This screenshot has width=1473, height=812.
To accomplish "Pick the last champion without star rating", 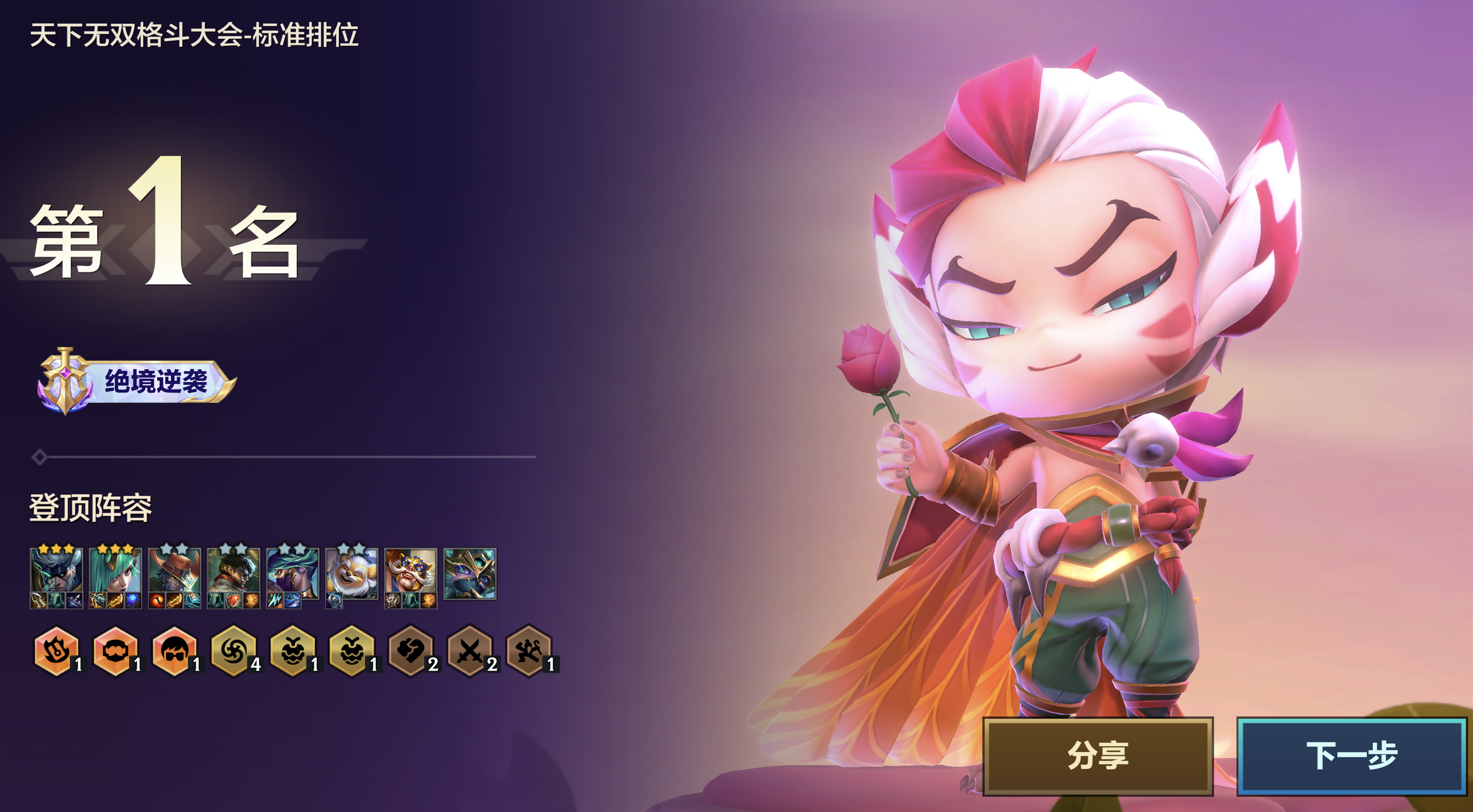I will click(x=469, y=573).
